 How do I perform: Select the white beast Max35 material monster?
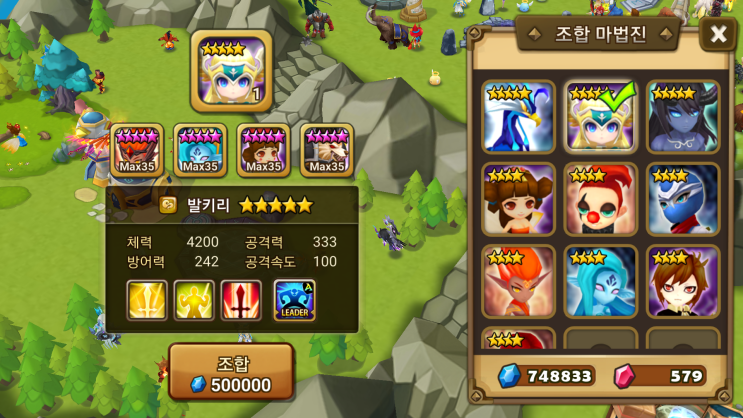point(327,150)
